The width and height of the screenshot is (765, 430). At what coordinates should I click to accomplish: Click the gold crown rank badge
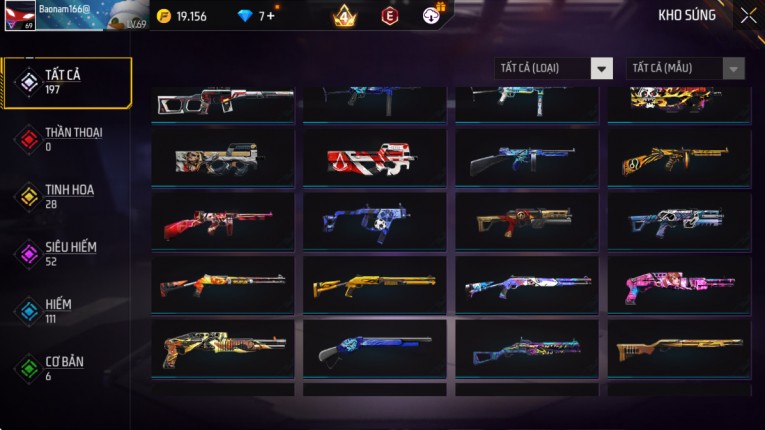pos(344,16)
